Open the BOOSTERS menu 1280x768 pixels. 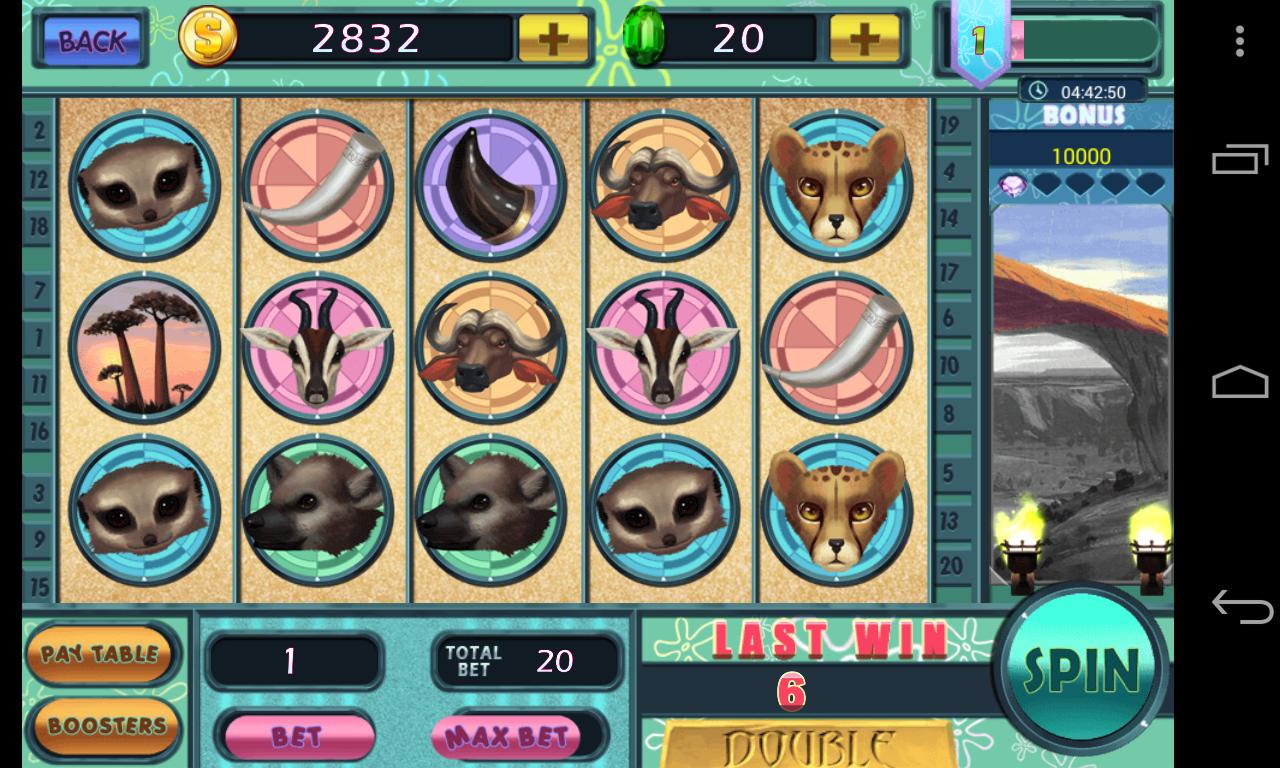(101, 726)
